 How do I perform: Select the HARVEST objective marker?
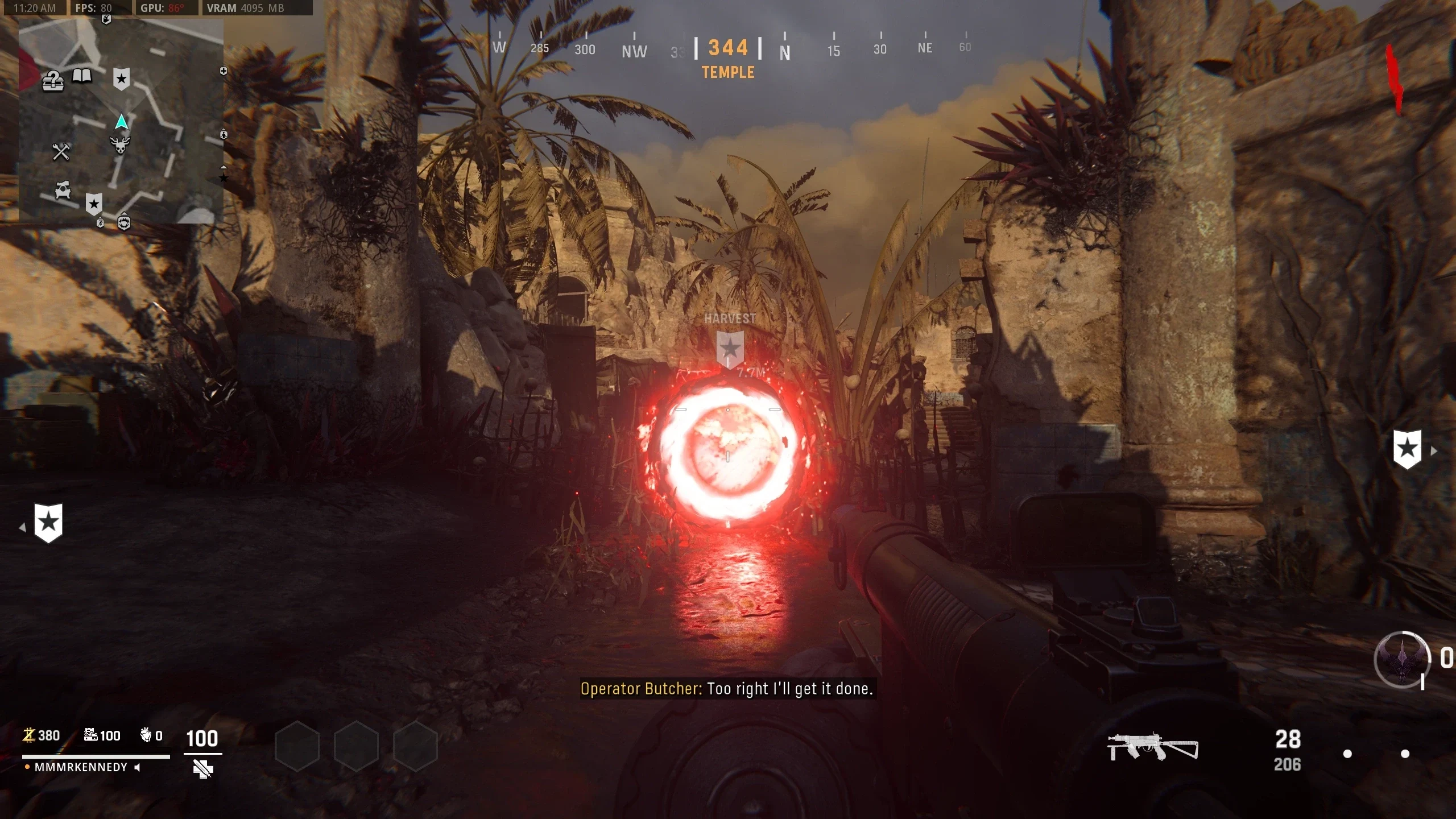[x=730, y=348]
